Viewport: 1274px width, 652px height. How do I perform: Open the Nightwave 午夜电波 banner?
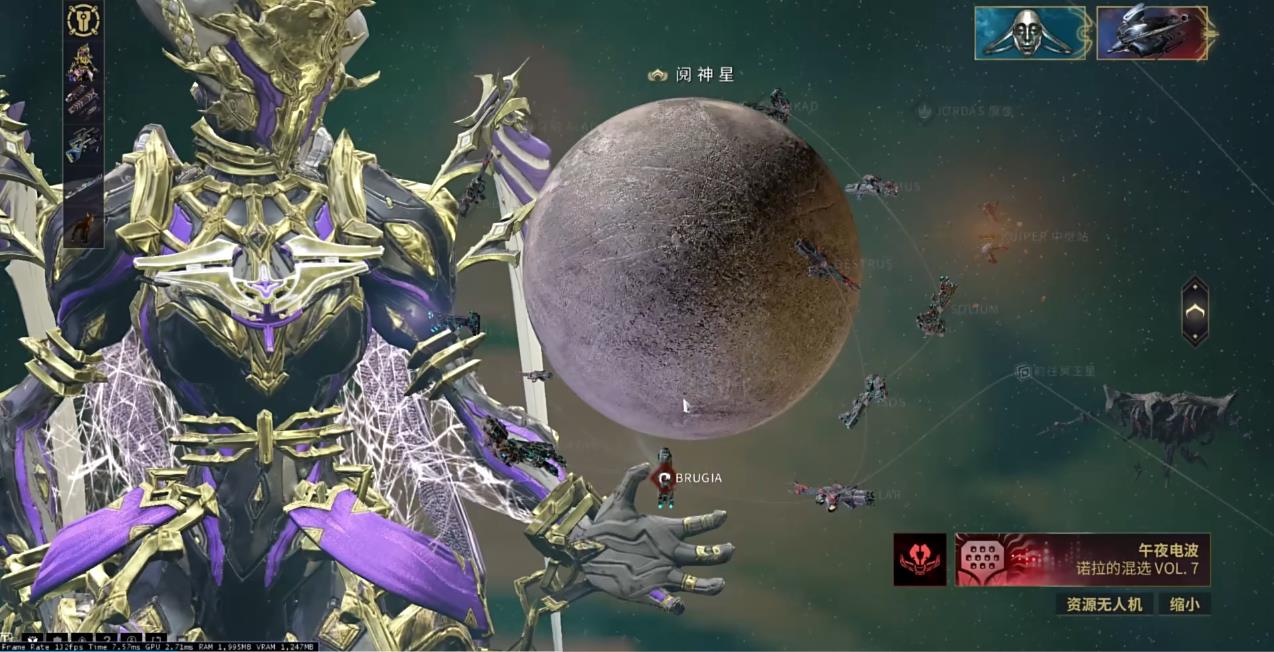tap(1082, 559)
